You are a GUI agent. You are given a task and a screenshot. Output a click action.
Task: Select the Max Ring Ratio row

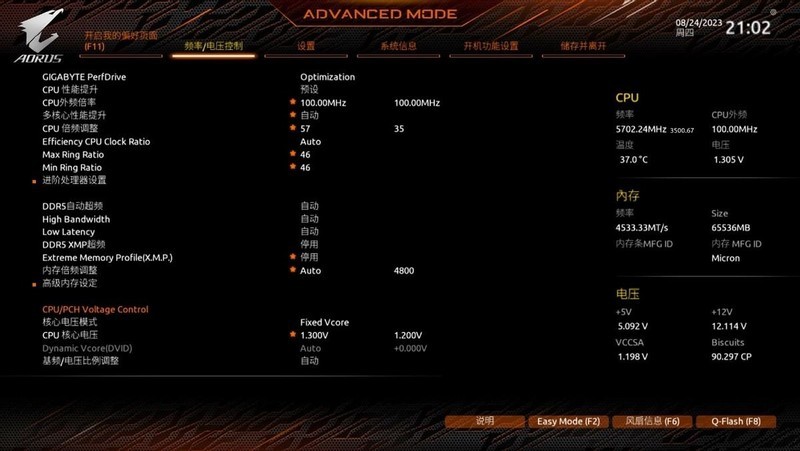(73, 154)
